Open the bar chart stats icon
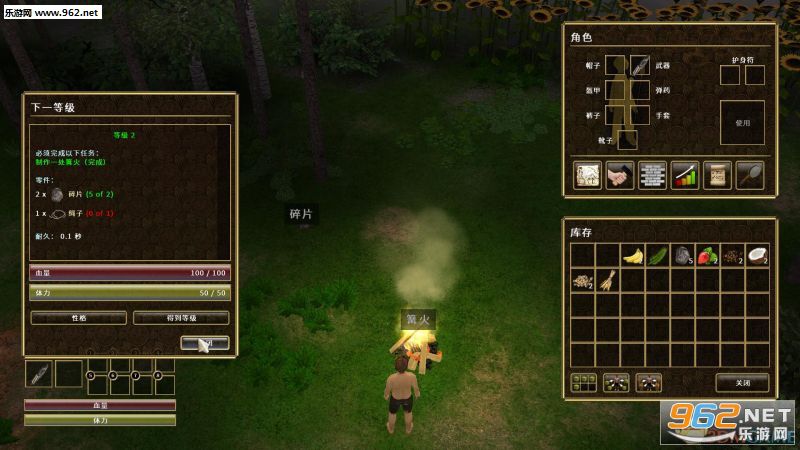800x450 pixels. (684, 174)
